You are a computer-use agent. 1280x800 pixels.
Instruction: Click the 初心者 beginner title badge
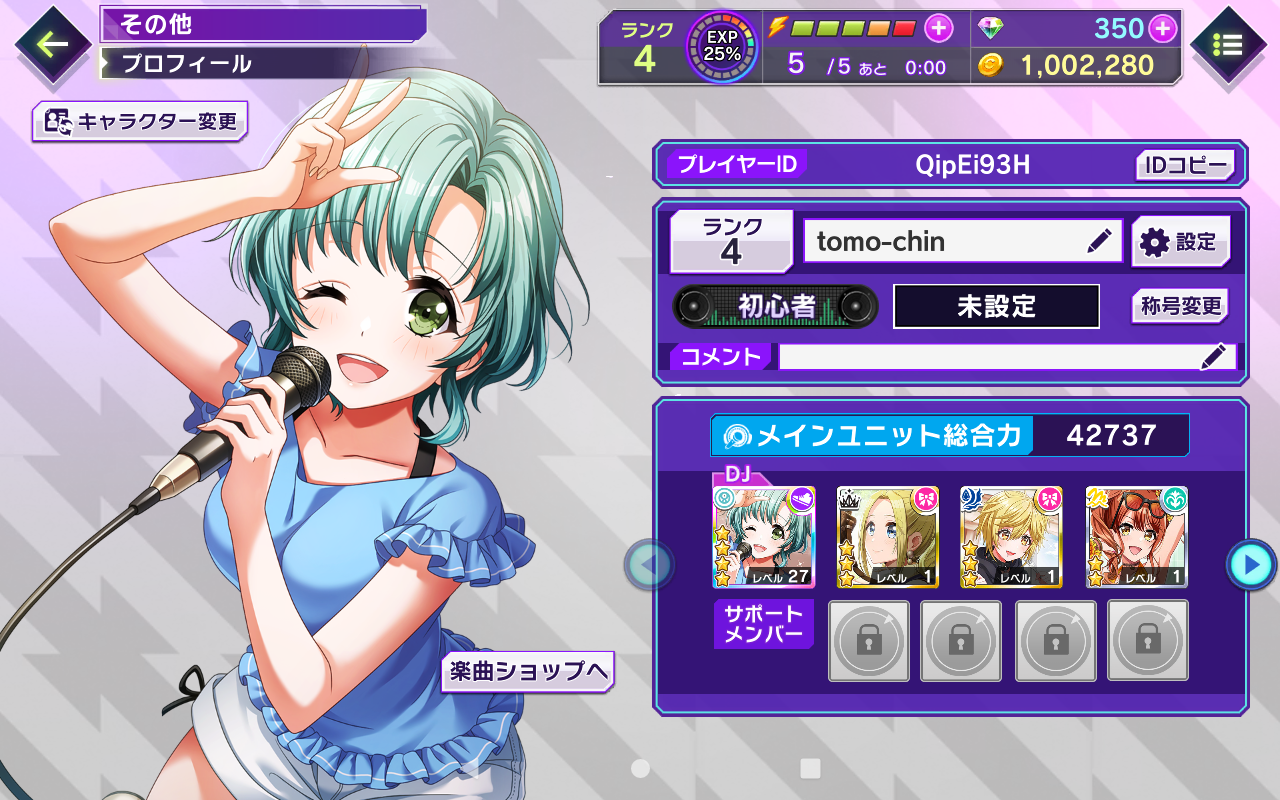click(776, 306)
